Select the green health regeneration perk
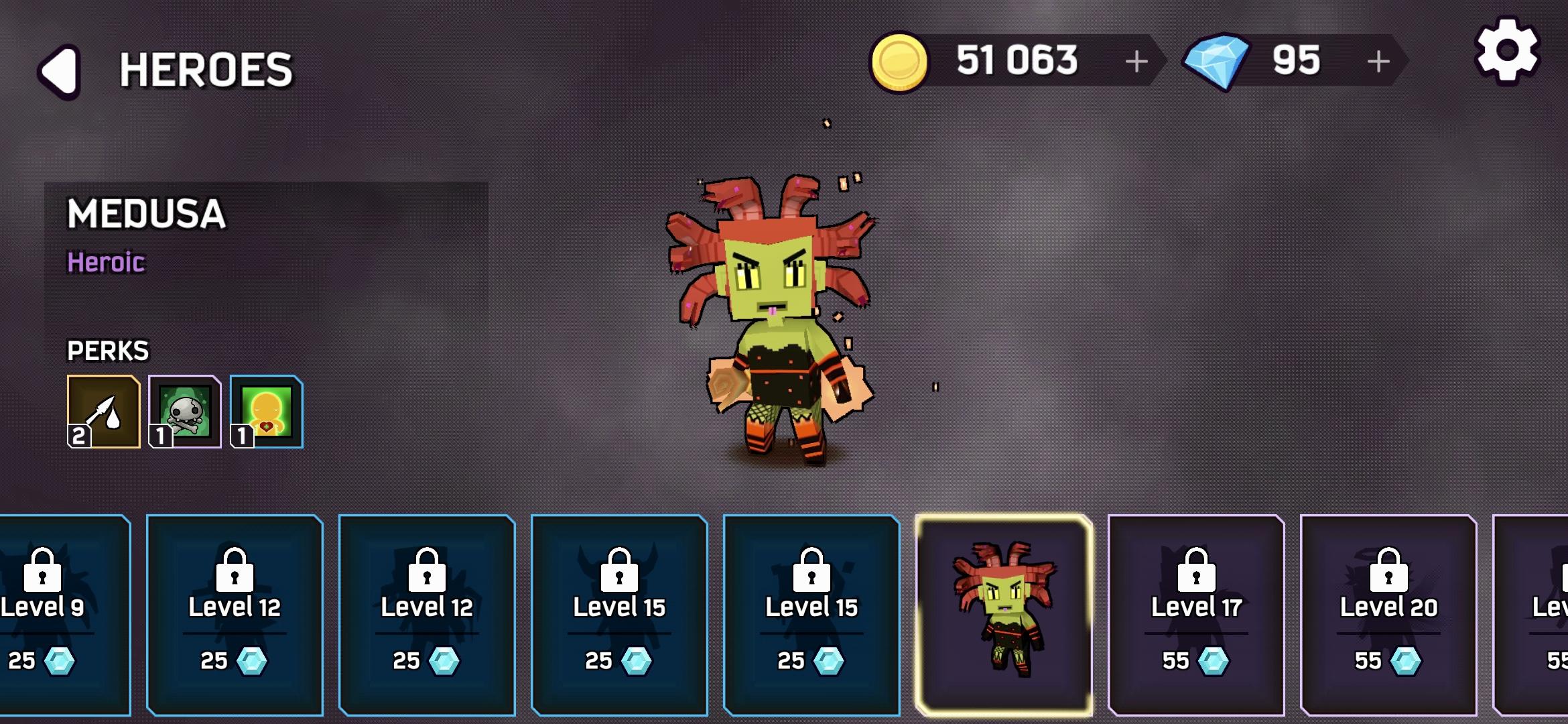Image resolution: width=1568 pixels, height=724 pixels. (266, 412)
